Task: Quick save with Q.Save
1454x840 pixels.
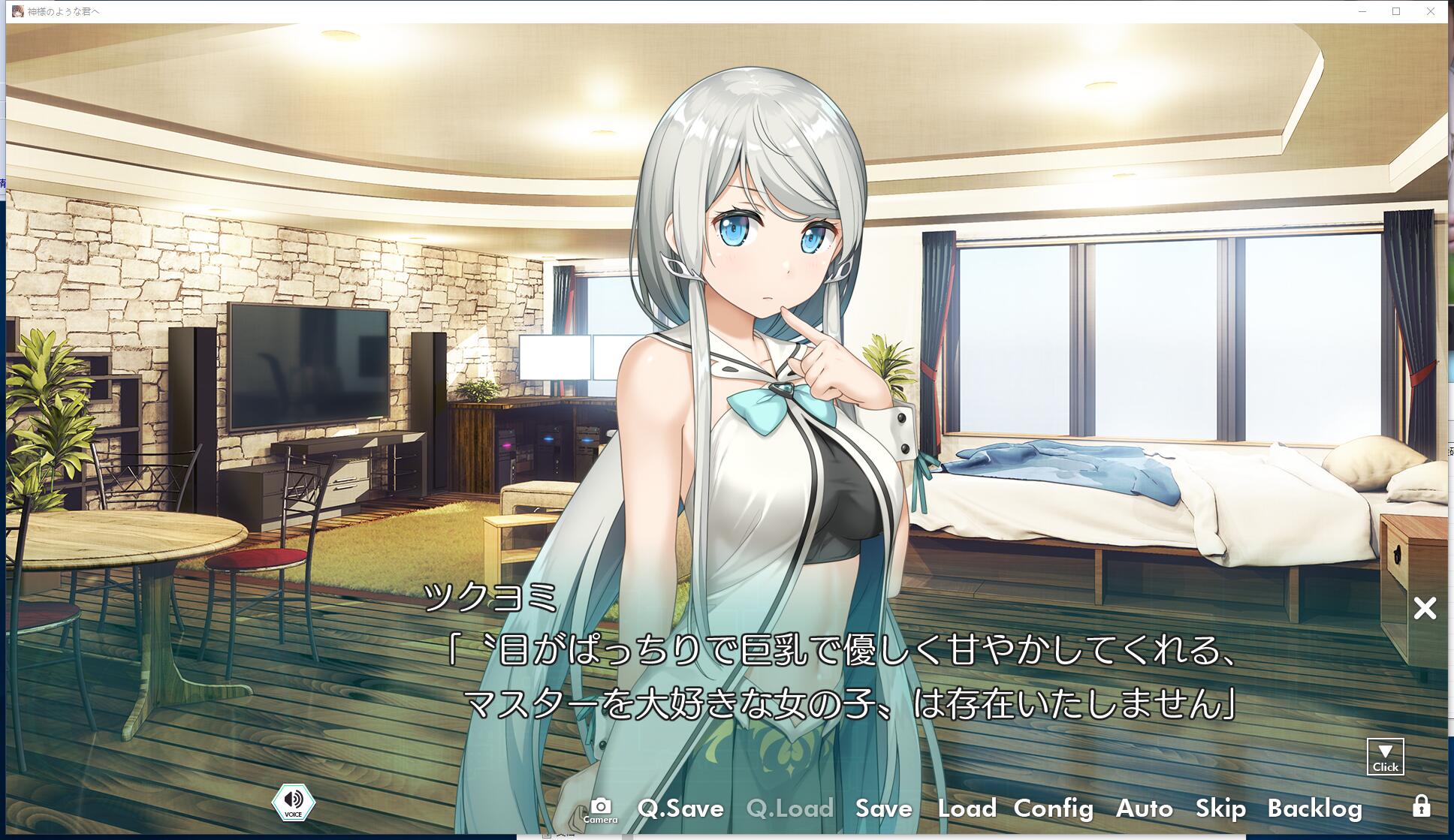Action: [680, 808]
